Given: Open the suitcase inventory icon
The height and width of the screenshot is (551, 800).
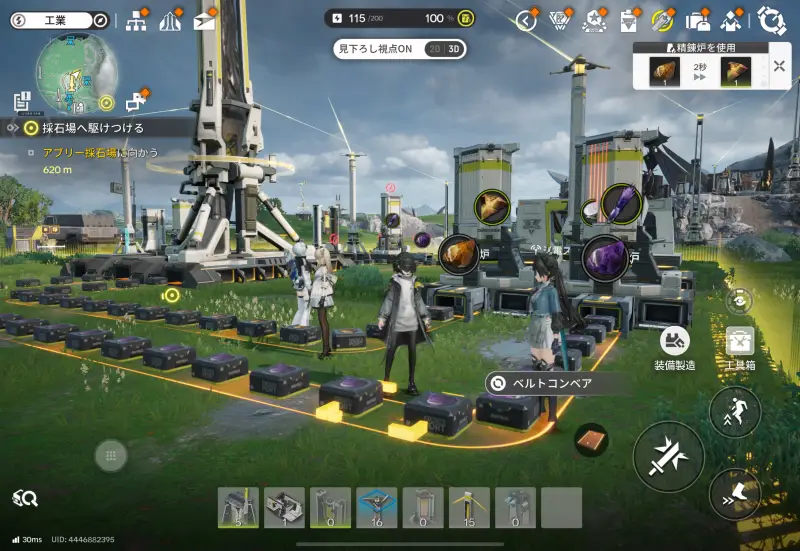Looking at the screenshot, I should [x=698, y=21].
